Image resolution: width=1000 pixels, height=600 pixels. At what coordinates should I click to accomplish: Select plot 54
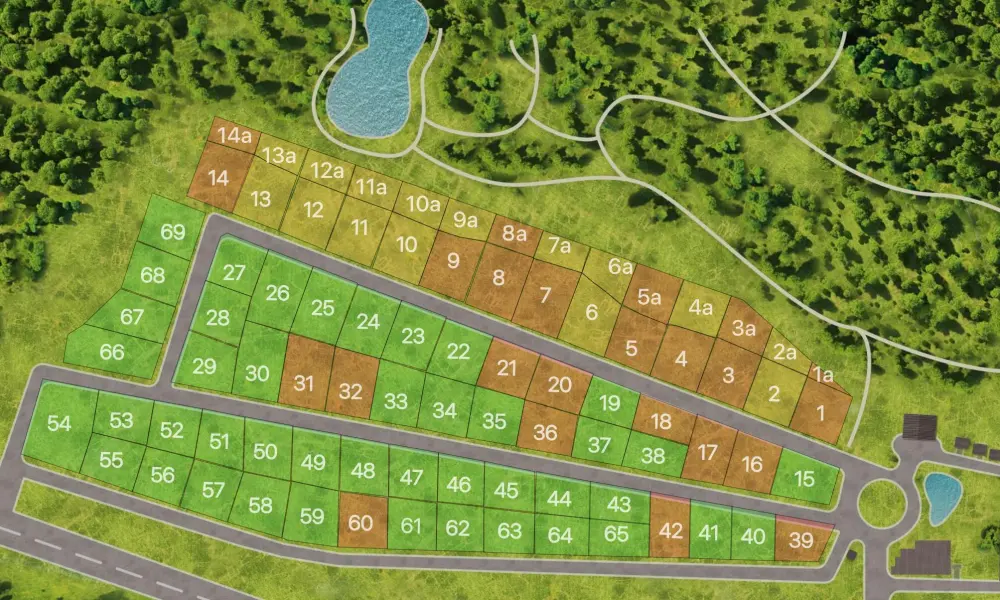coord(59,425)
